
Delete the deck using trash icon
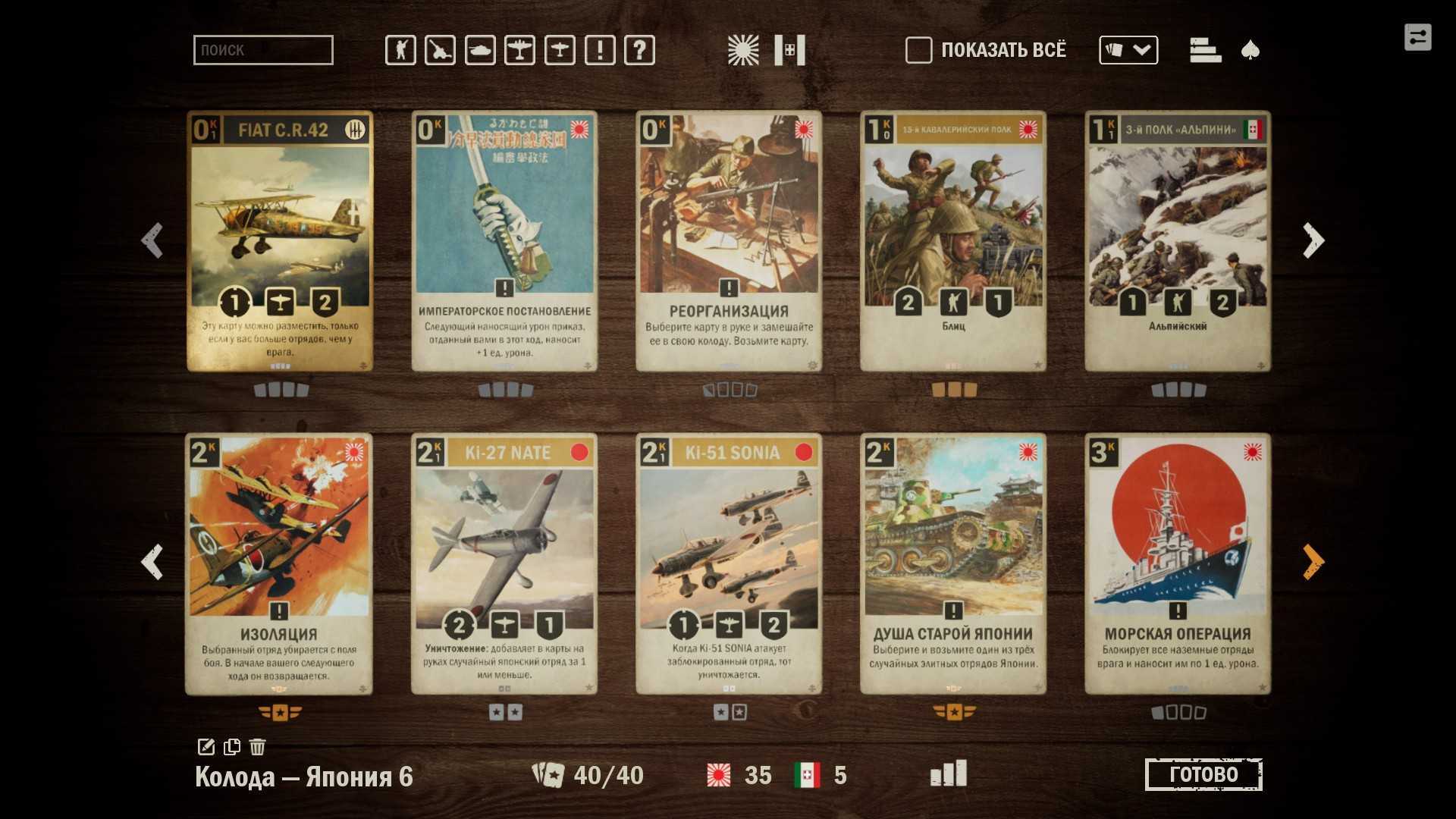258,747
